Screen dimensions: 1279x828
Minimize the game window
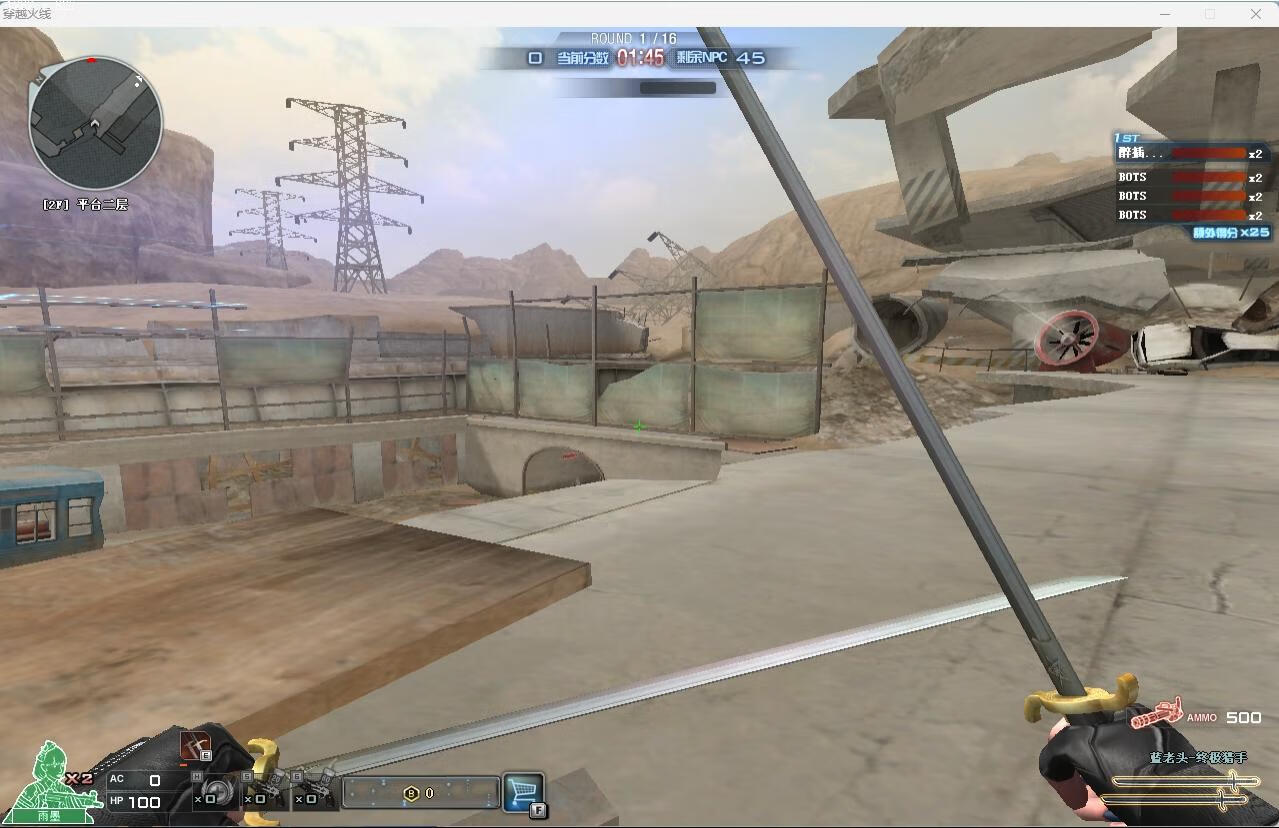tap(1164, 14)
